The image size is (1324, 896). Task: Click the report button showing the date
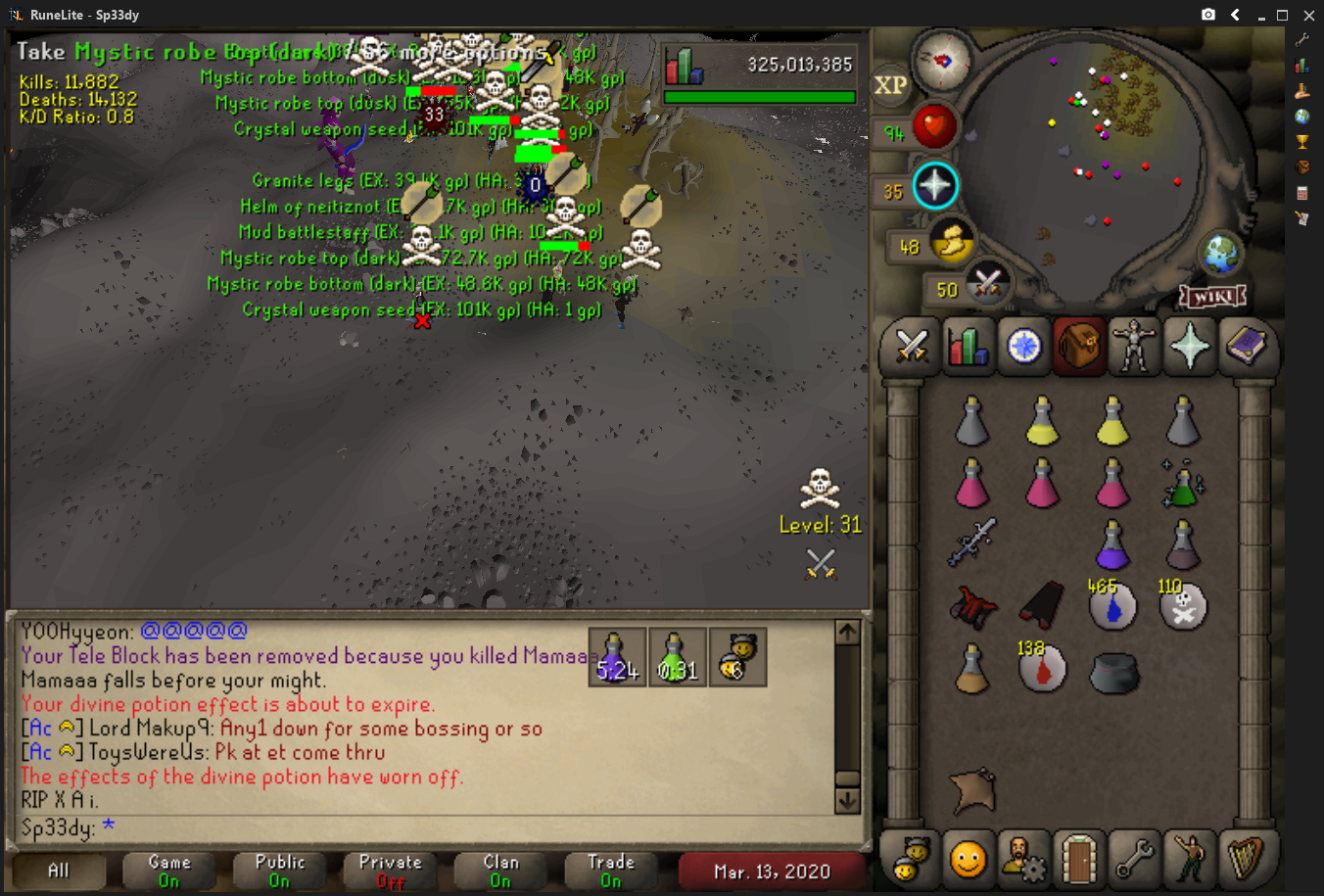772,871
